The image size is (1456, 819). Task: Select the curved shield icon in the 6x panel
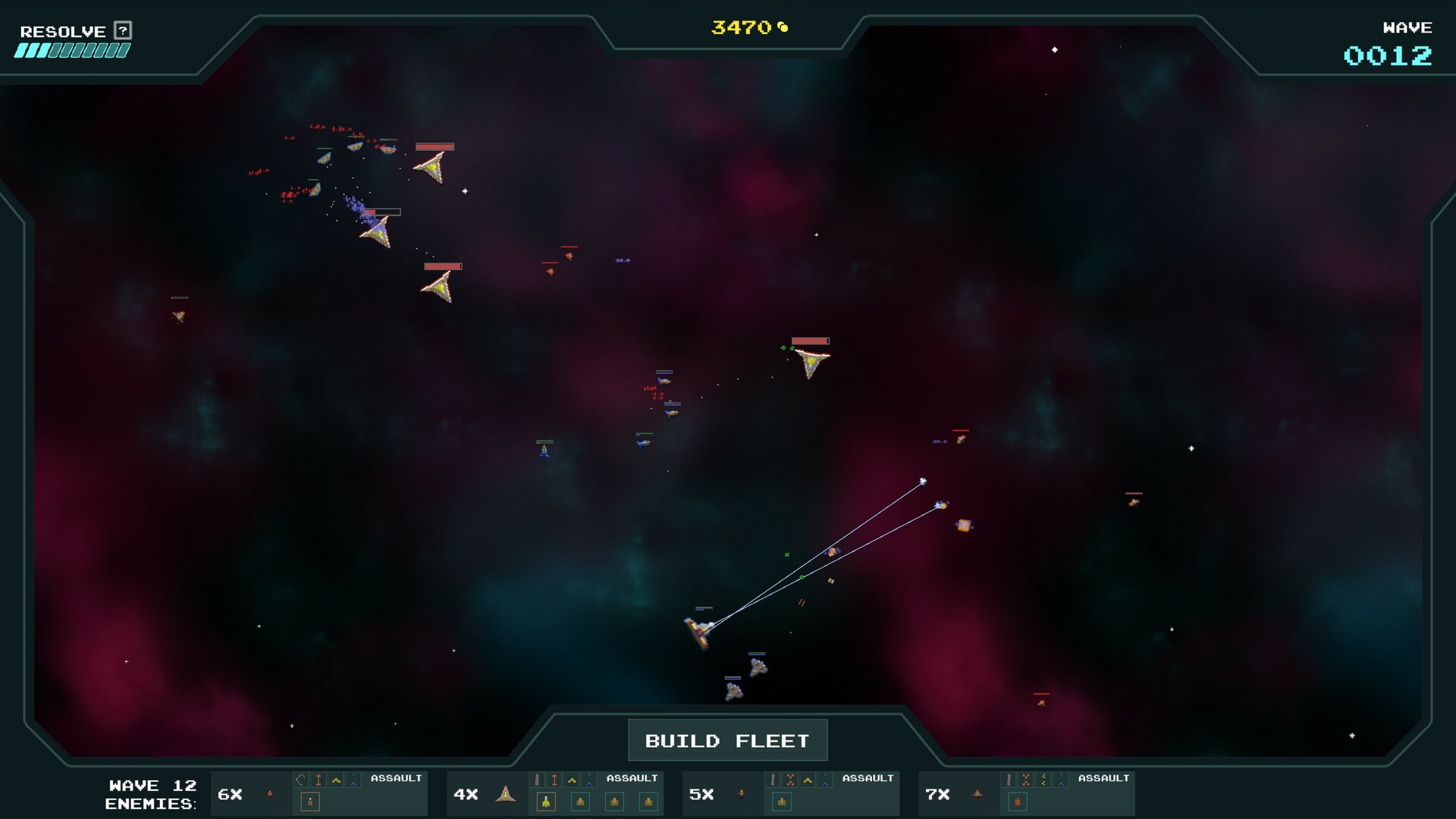300,778
